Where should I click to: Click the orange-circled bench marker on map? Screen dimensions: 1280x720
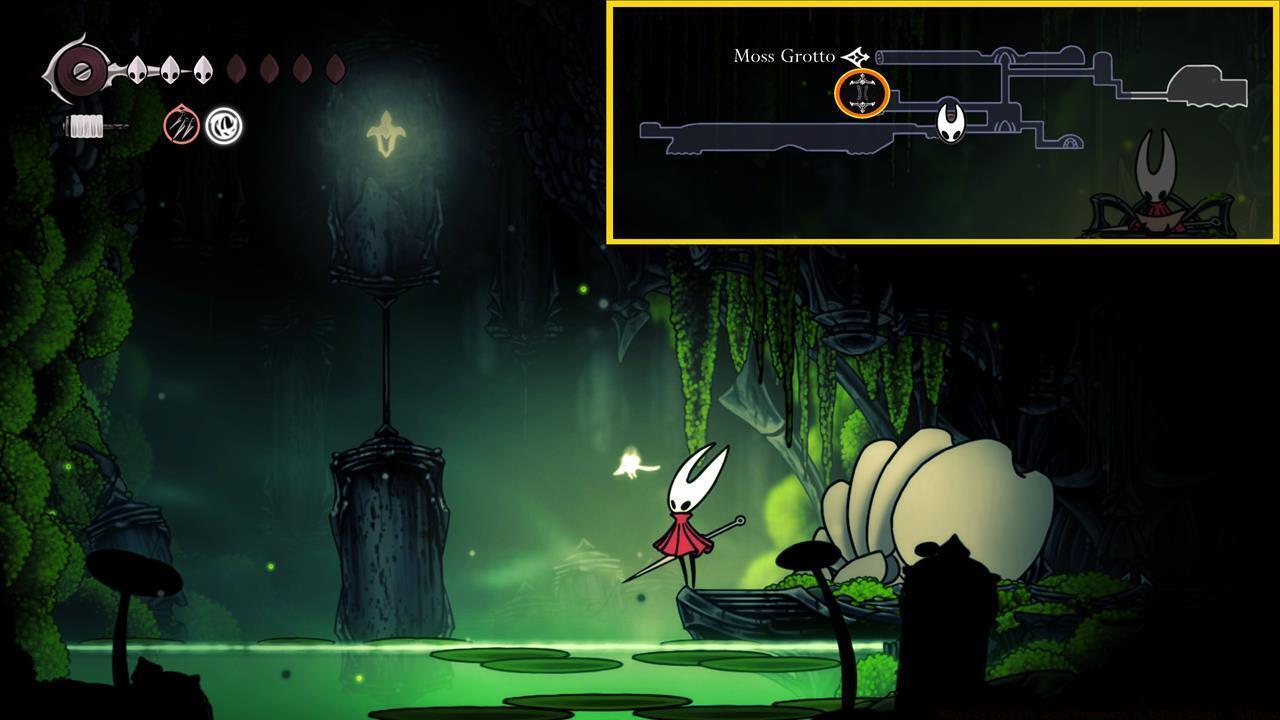pos(861,90)
